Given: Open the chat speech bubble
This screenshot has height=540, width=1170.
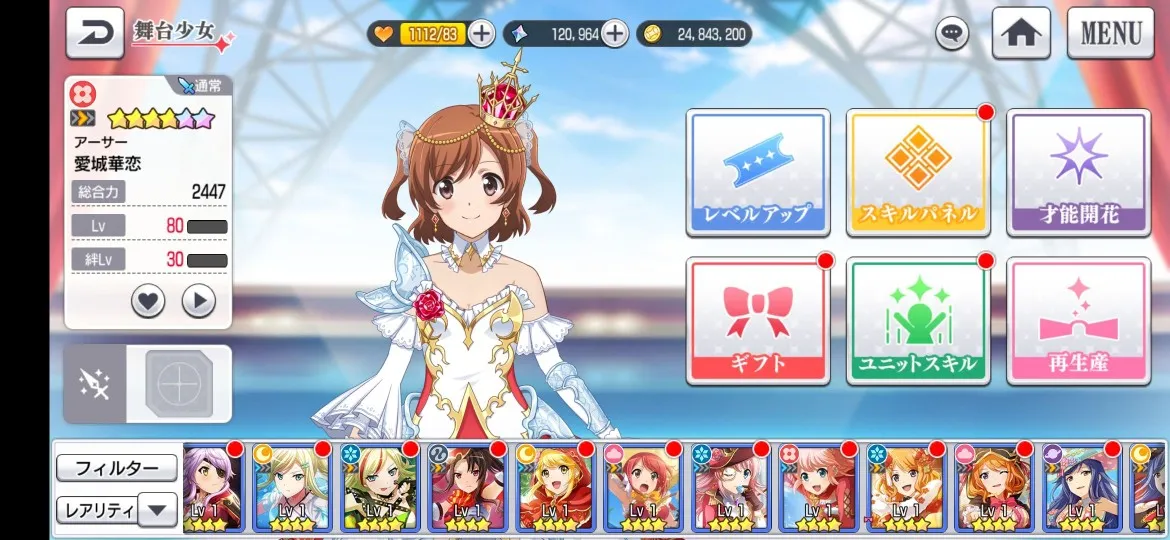Looking at the screenshot, I should 952,34.
